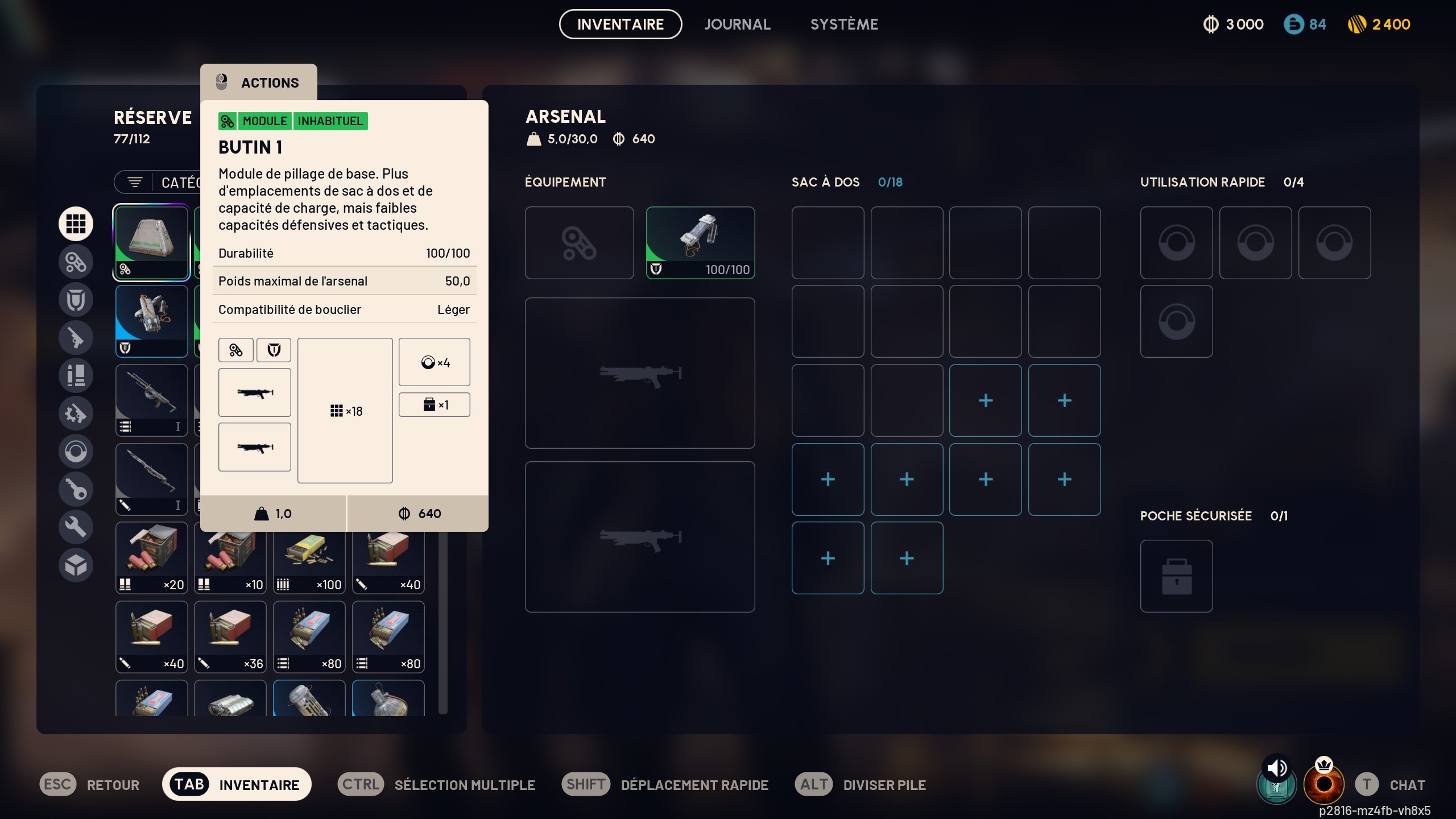Pick the shotgun shells stack of 20
This screenshot has height=819, width=1456.
pos(151,558)
